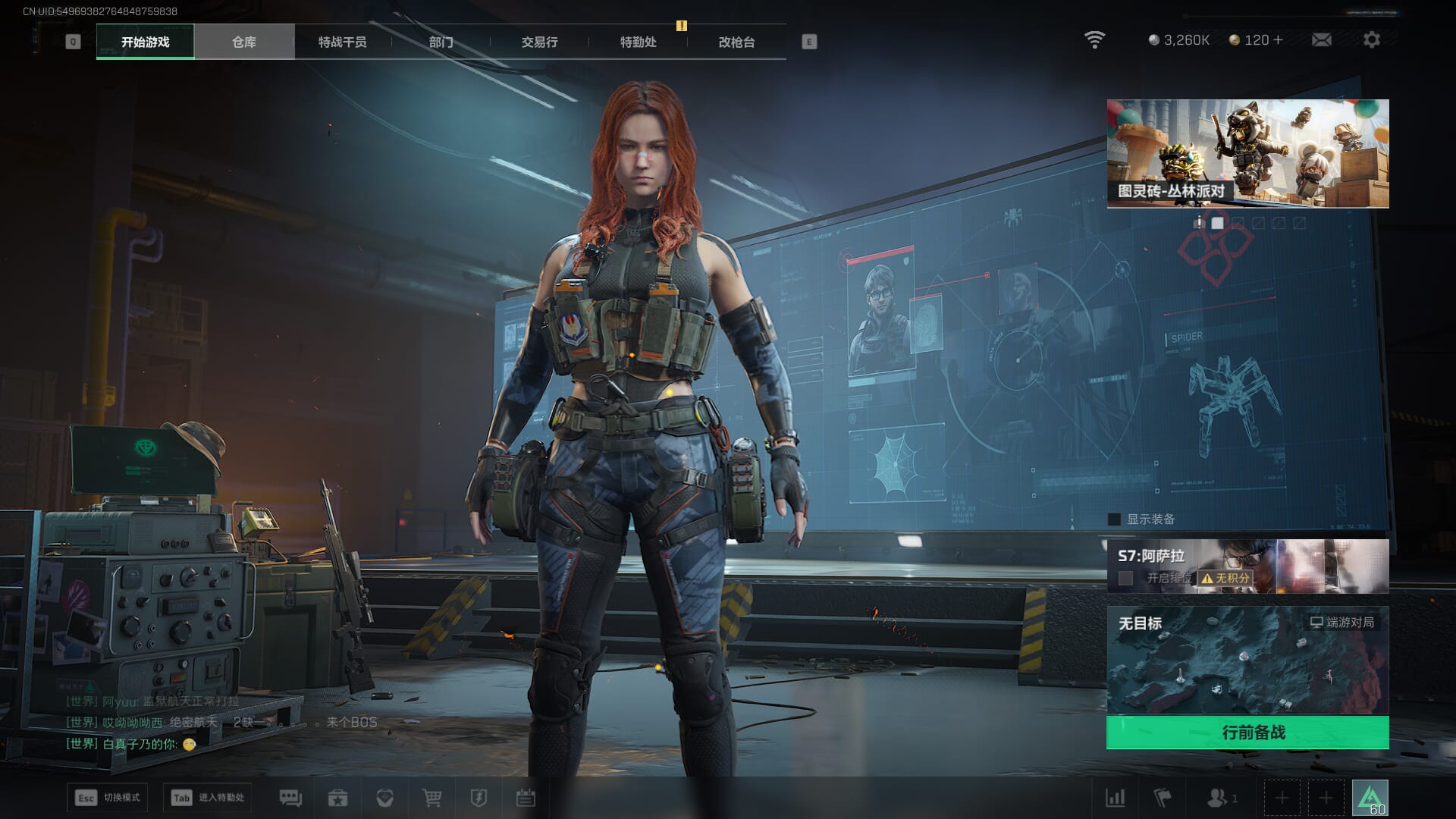The image size is (1456, 819).
Task: View the bar chart statistics icon
Action: pyautogui.click(x=1115, y=798)
